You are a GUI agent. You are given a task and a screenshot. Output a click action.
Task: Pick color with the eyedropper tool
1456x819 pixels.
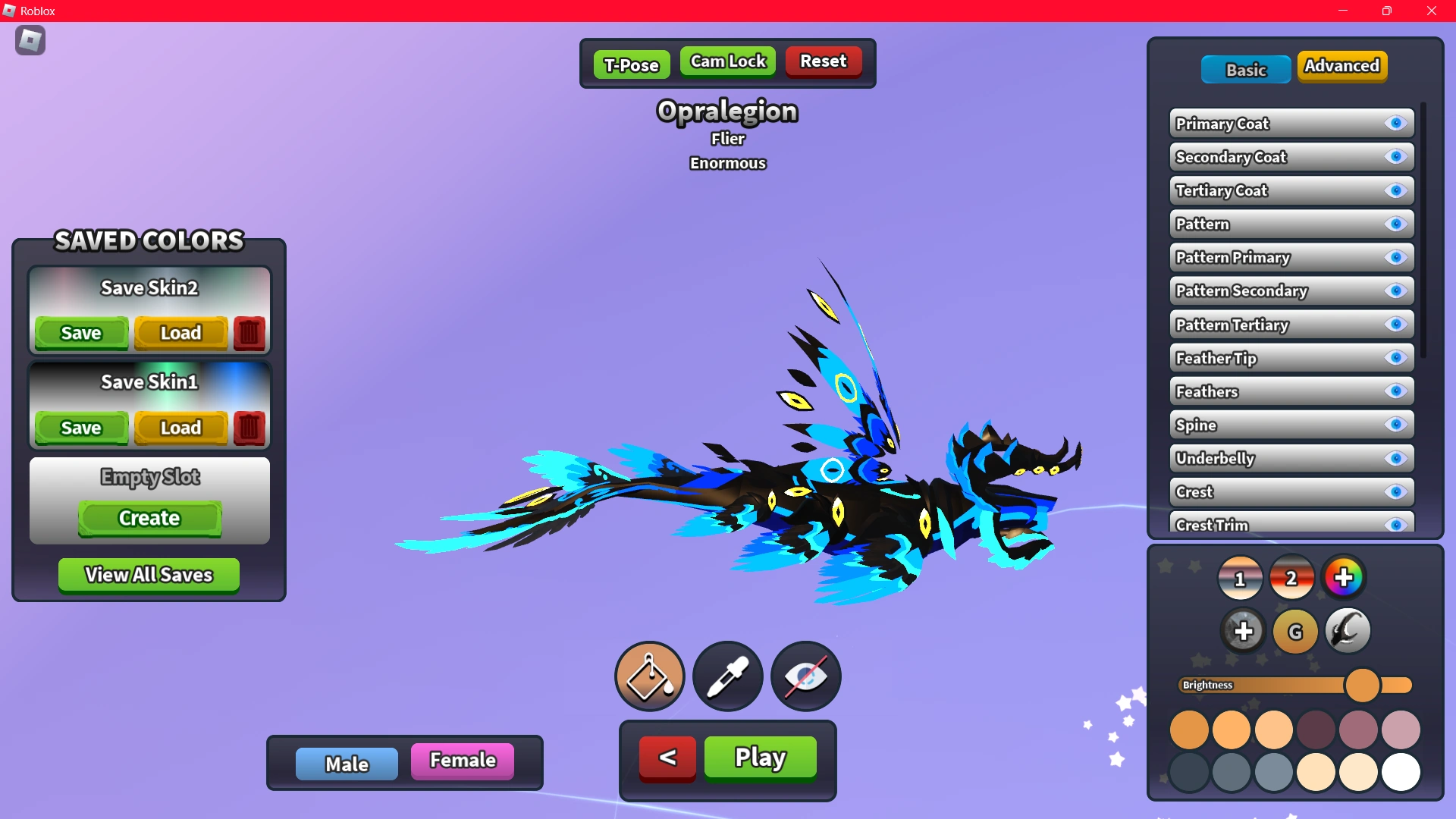727,676
